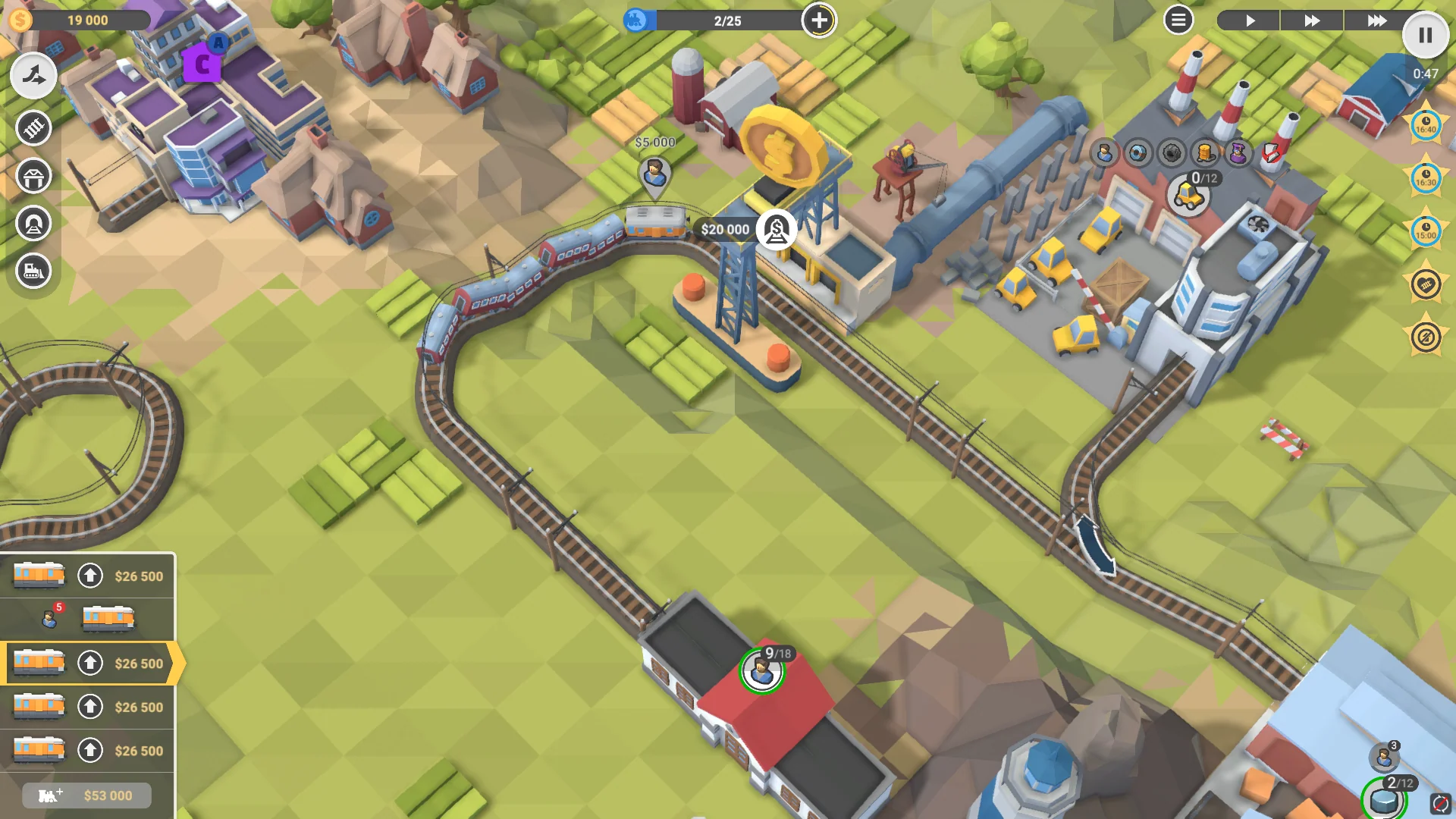1456x819 pixels.
Task: Select the highlighted $26 500 train in sidebar
Action: [x=87, y=663]
